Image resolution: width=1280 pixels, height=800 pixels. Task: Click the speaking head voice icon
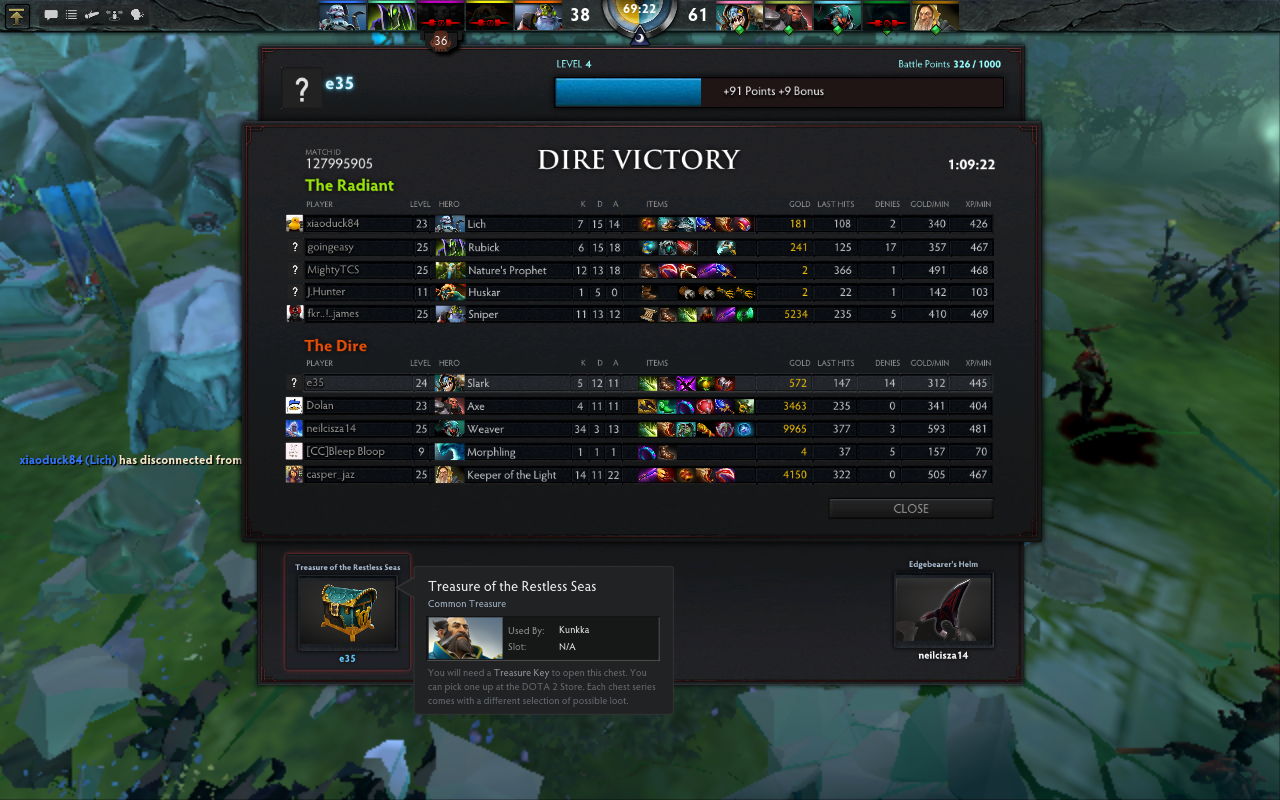[137, 15]
